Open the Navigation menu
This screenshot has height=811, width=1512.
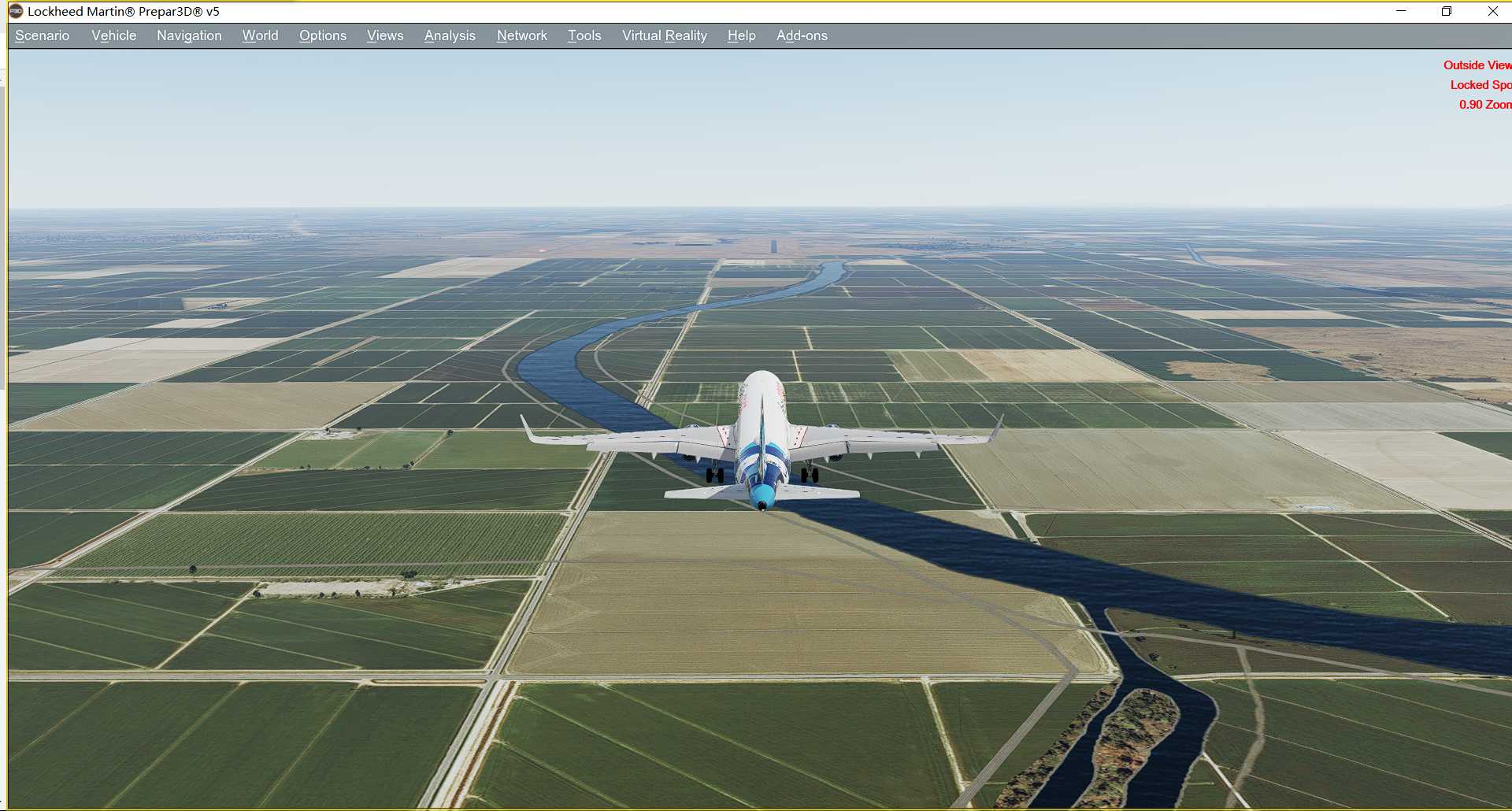[188, 35]
